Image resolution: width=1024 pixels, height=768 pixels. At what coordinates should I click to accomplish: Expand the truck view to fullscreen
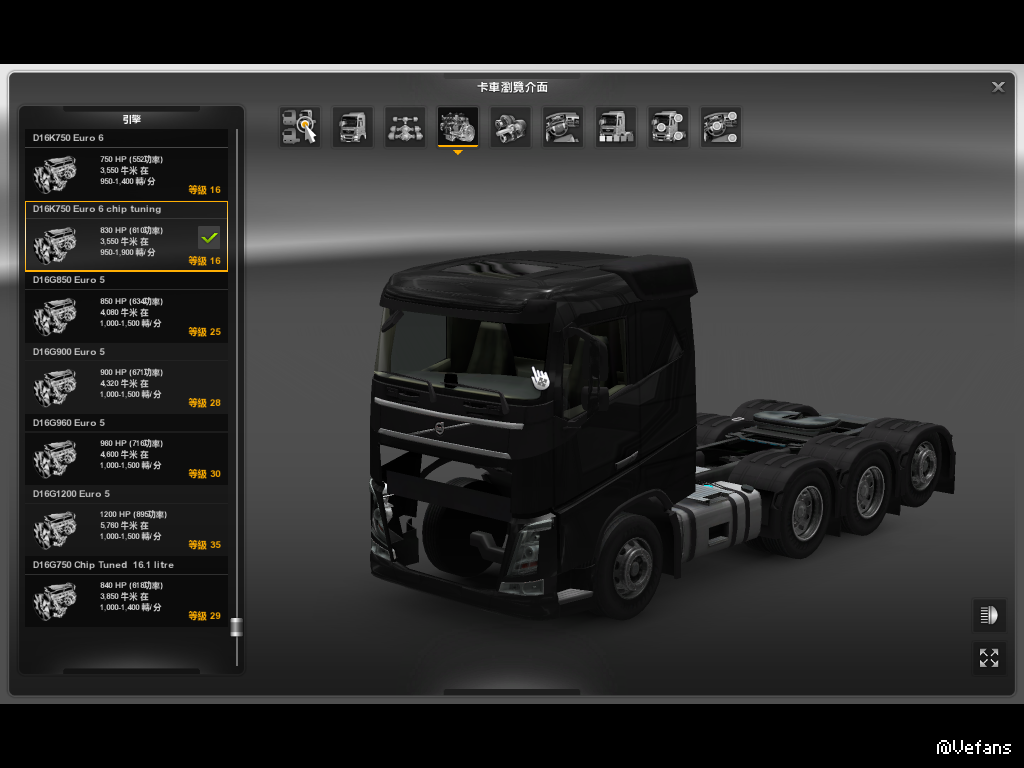pos(989,657)
